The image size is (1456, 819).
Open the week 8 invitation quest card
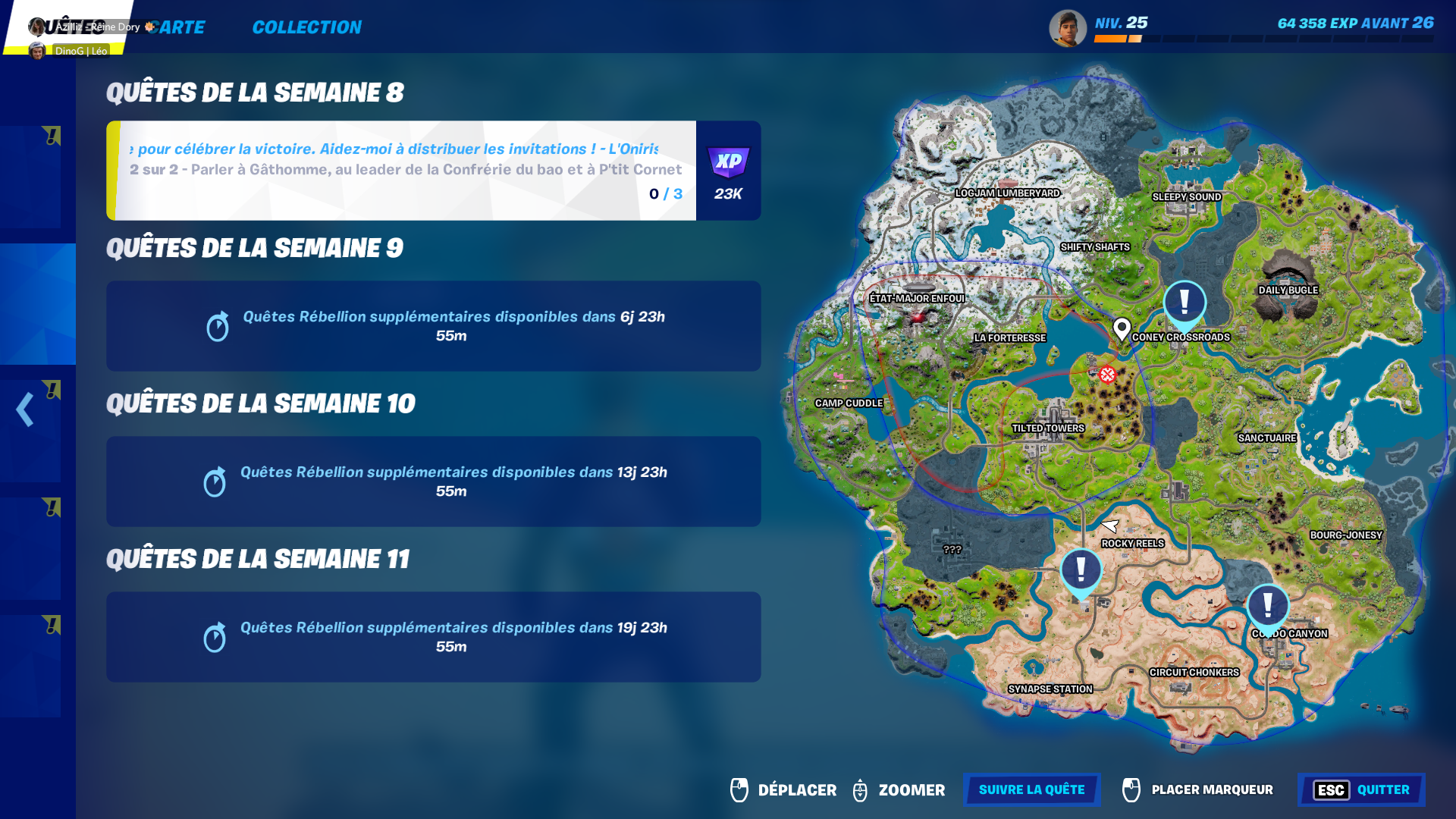coord(402,169)
